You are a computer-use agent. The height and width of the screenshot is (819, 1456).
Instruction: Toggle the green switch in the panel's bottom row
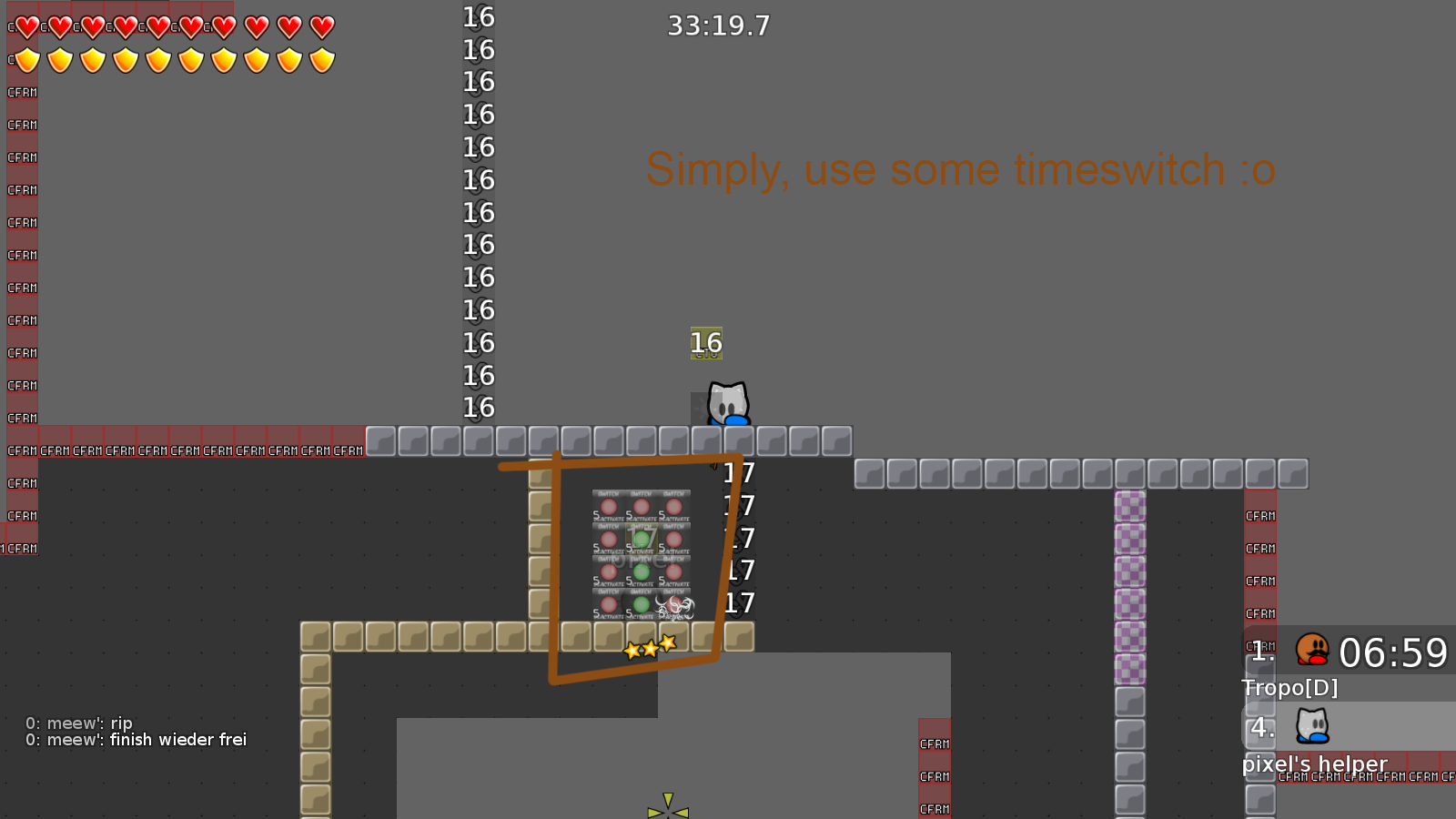[x=641, y=603]
